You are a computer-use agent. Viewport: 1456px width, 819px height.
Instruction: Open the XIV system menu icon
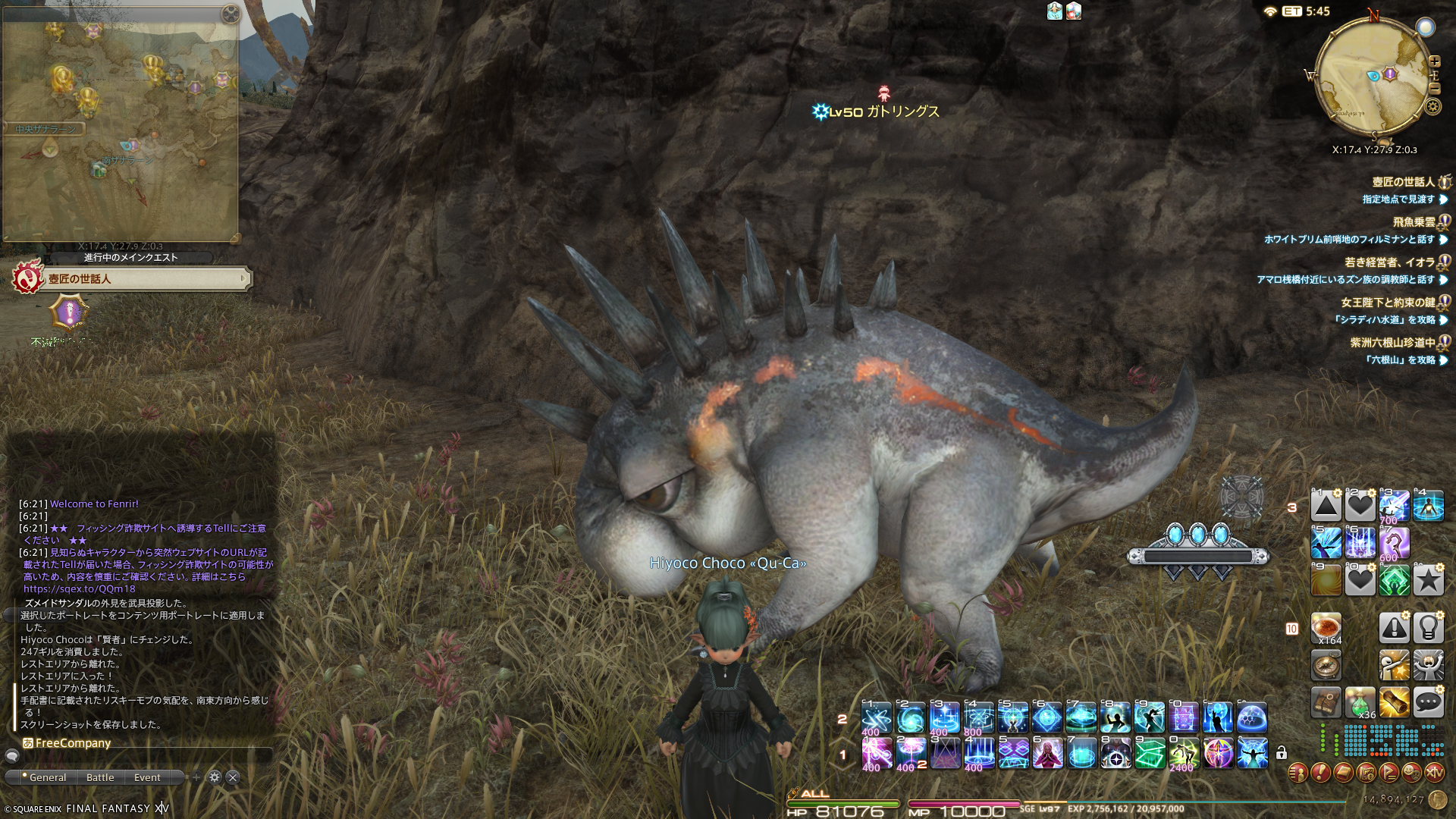click(1434, 773)
